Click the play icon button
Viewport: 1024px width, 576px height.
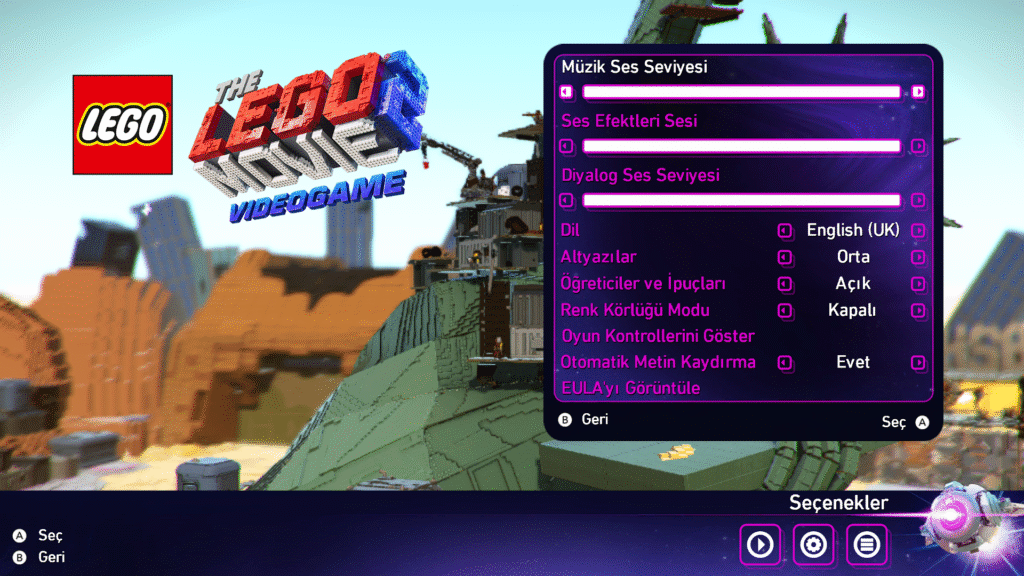[x=760, y=545]
